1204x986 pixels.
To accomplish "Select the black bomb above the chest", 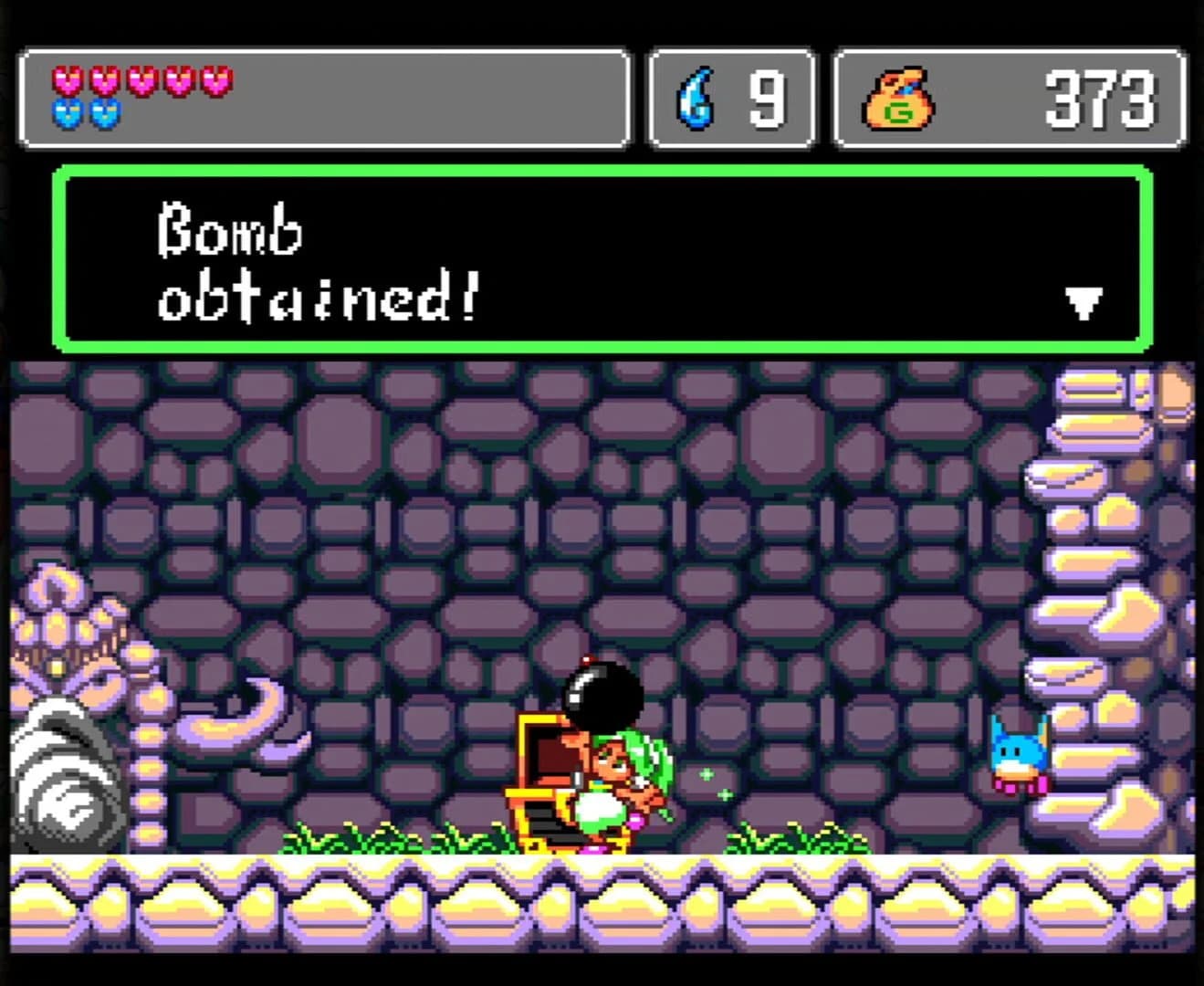I will [x=602, y=692].
